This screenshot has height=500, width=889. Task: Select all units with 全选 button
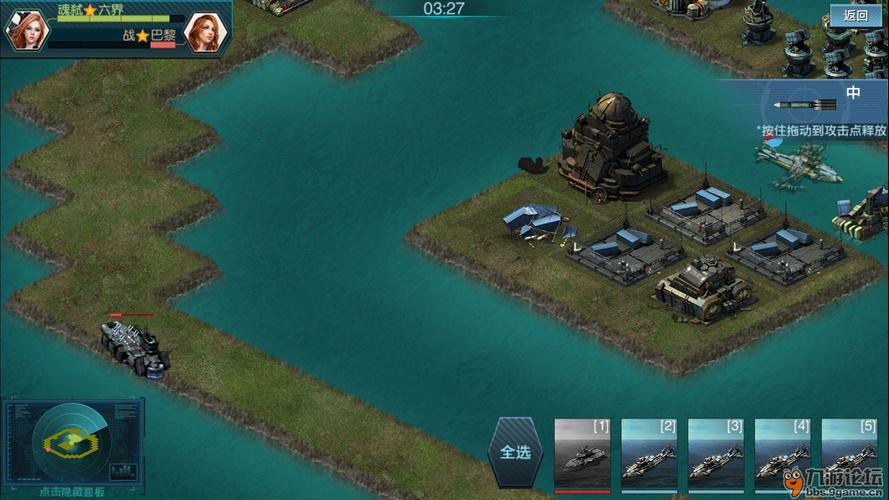(515, 452)
